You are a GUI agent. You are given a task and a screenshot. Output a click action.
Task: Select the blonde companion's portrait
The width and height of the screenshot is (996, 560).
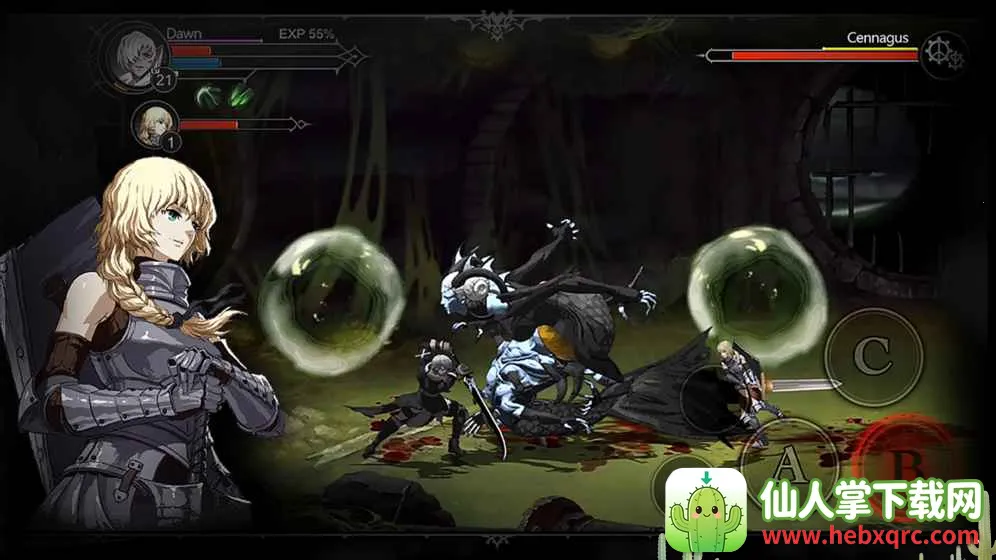point(155,124)
